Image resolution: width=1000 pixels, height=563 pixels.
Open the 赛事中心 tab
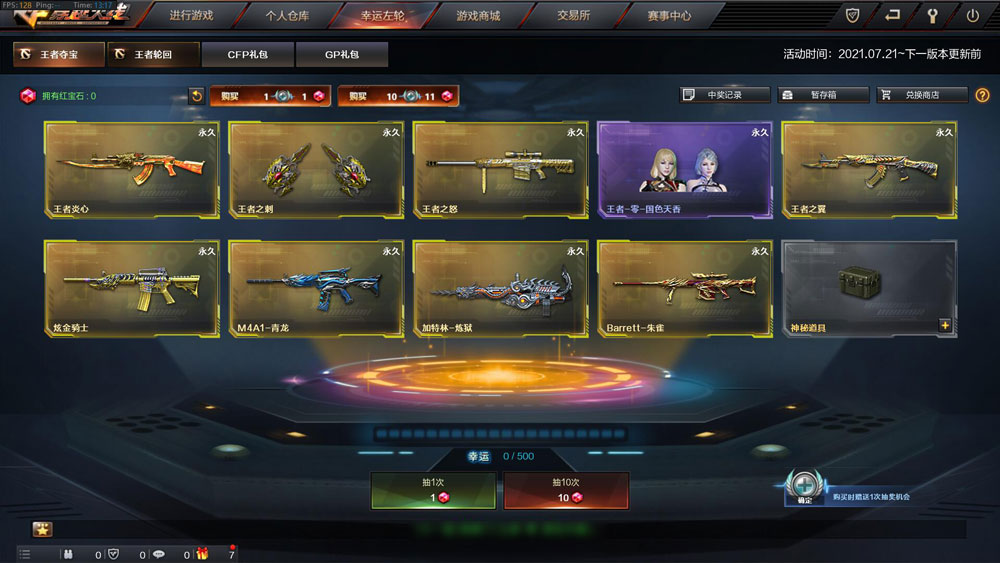669,16
